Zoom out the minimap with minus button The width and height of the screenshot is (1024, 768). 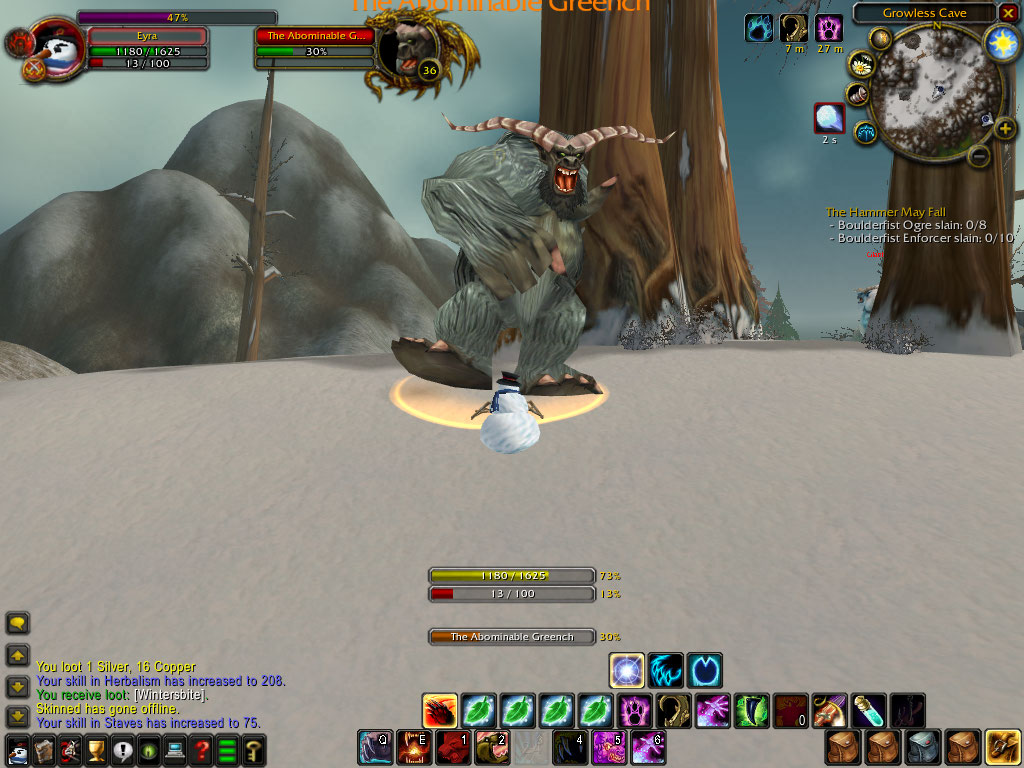[980, 155]
